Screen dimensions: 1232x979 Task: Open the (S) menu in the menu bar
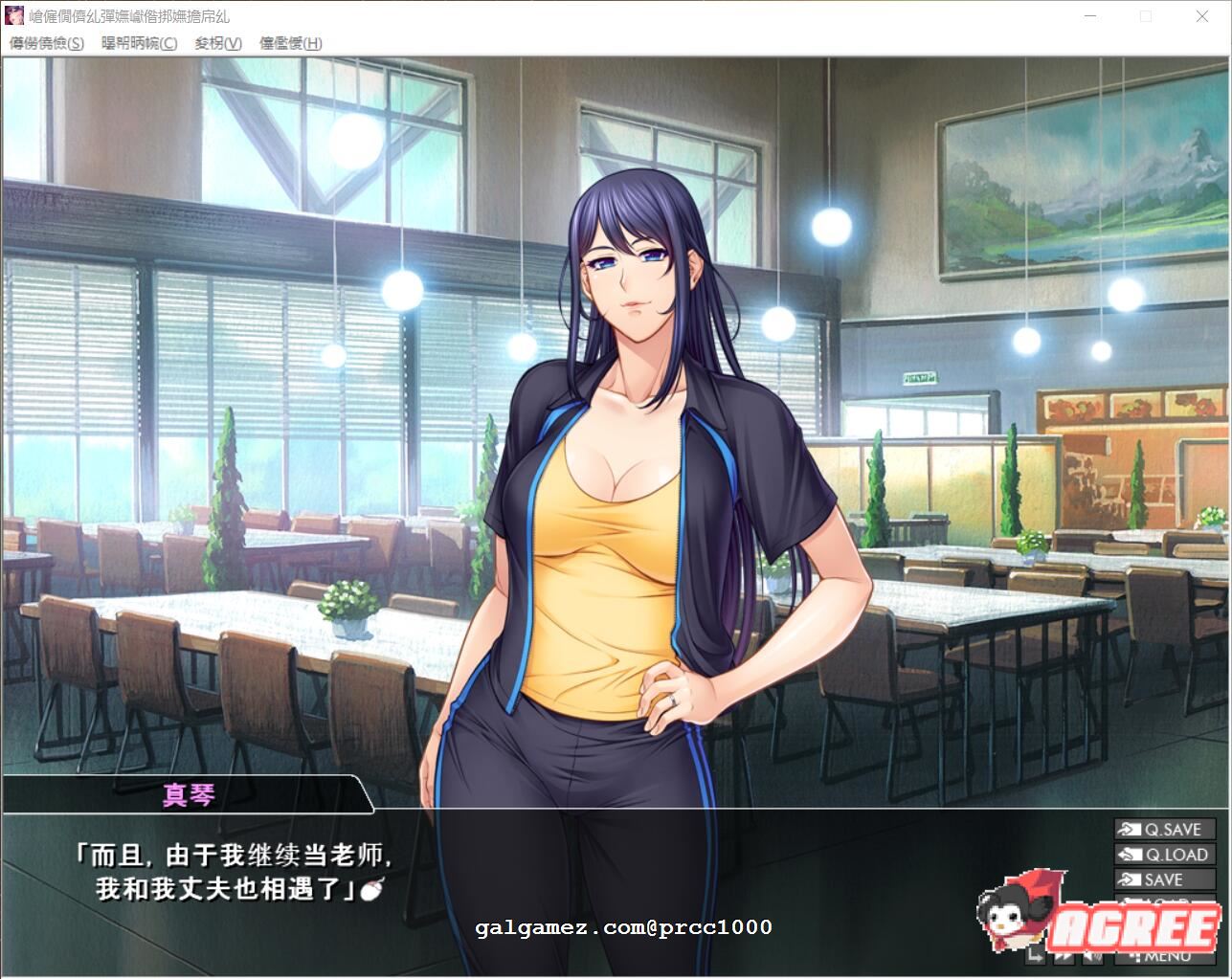pyautogui.click(x=46, y=44)
